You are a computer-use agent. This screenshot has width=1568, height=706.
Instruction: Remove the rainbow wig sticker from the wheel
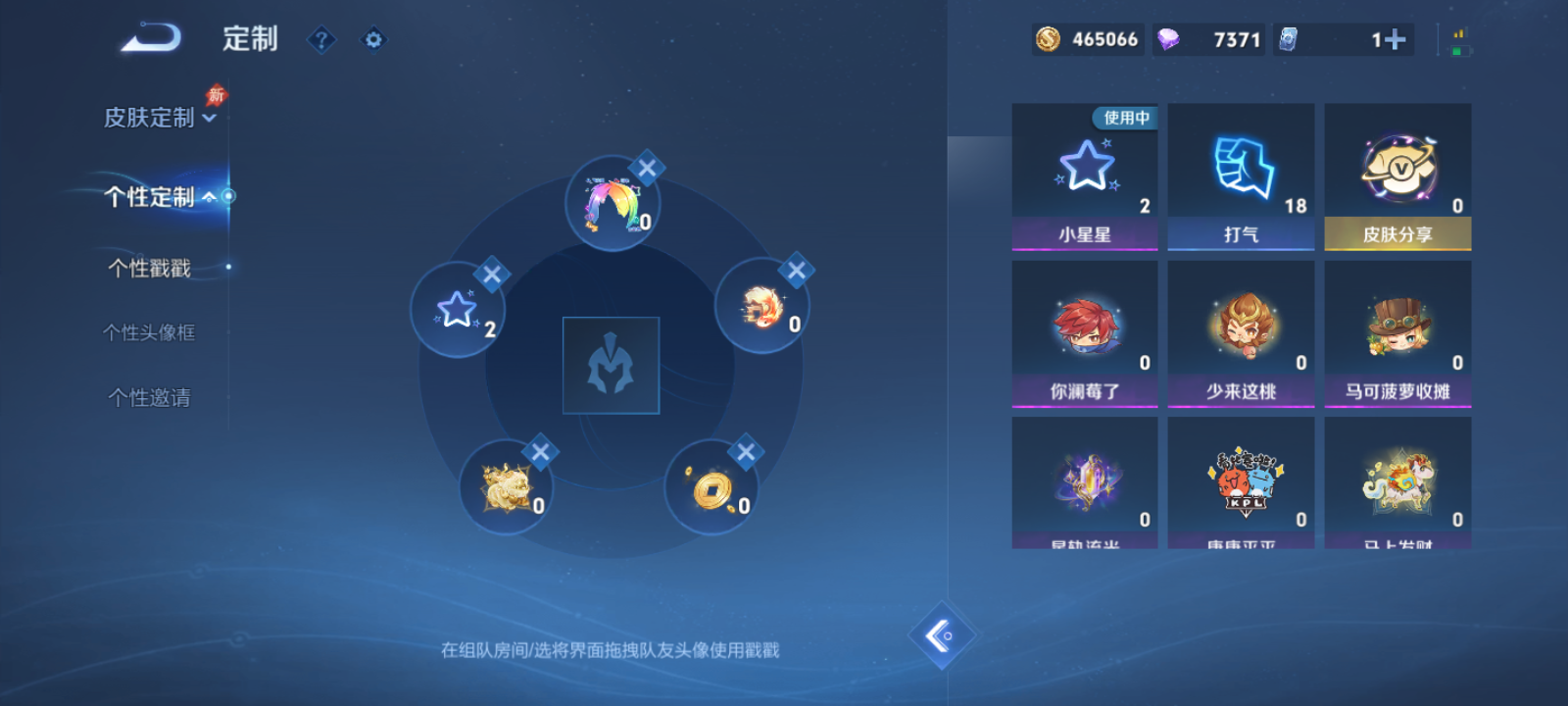[x=647, y=169]
